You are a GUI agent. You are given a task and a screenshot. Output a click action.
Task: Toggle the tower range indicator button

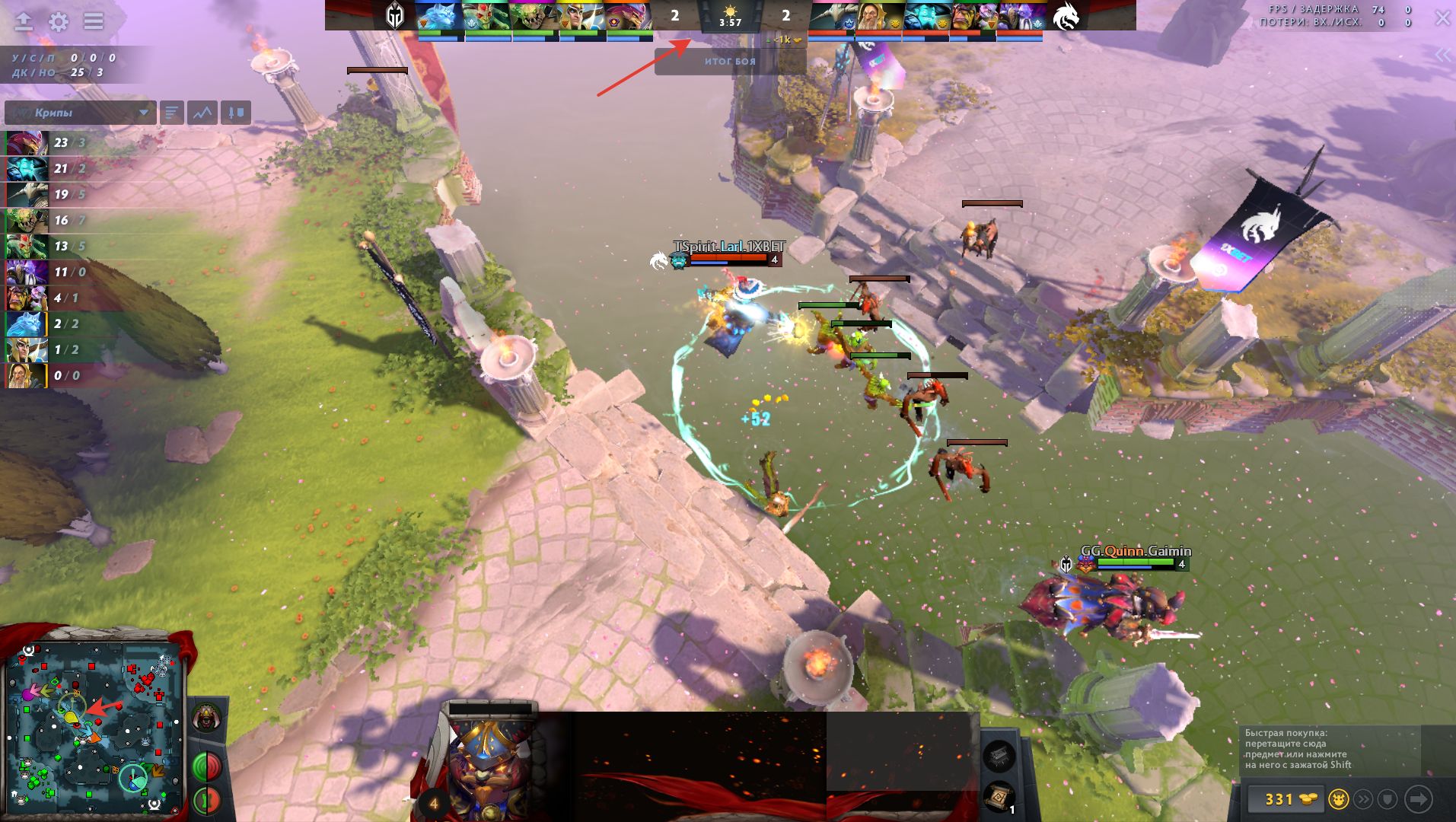click(206, 800)
